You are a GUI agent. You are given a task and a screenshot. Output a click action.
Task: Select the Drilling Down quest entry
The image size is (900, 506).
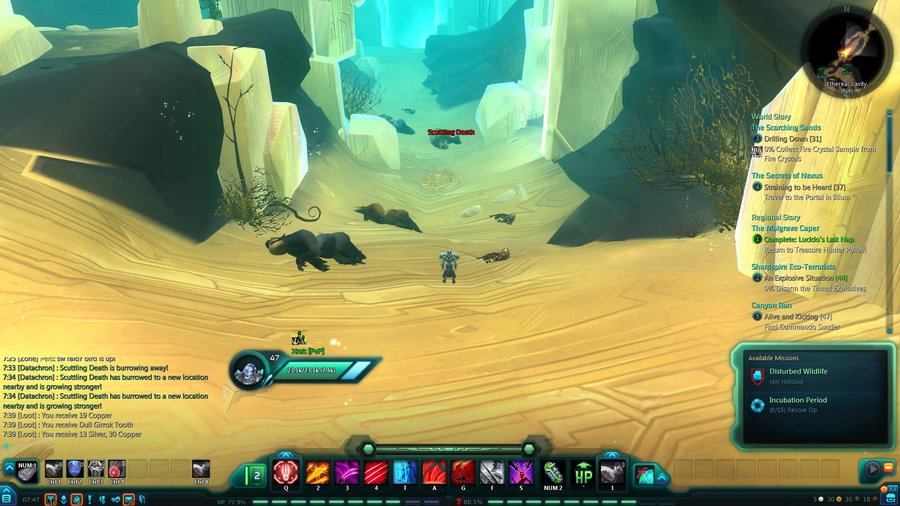click(x=795, y=139)
